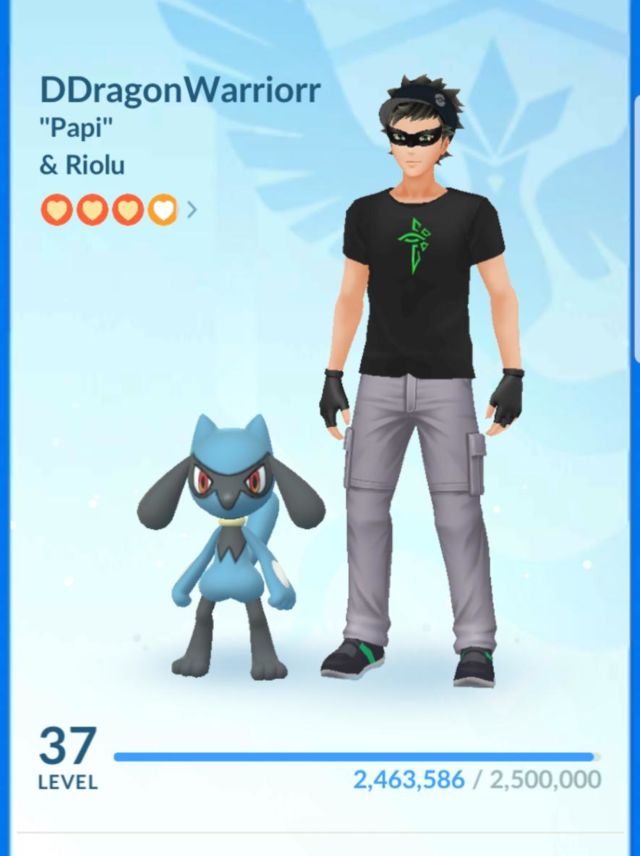Tap the row of buddy affection hearts
The image size is (640, 856).
pos(109,210)
